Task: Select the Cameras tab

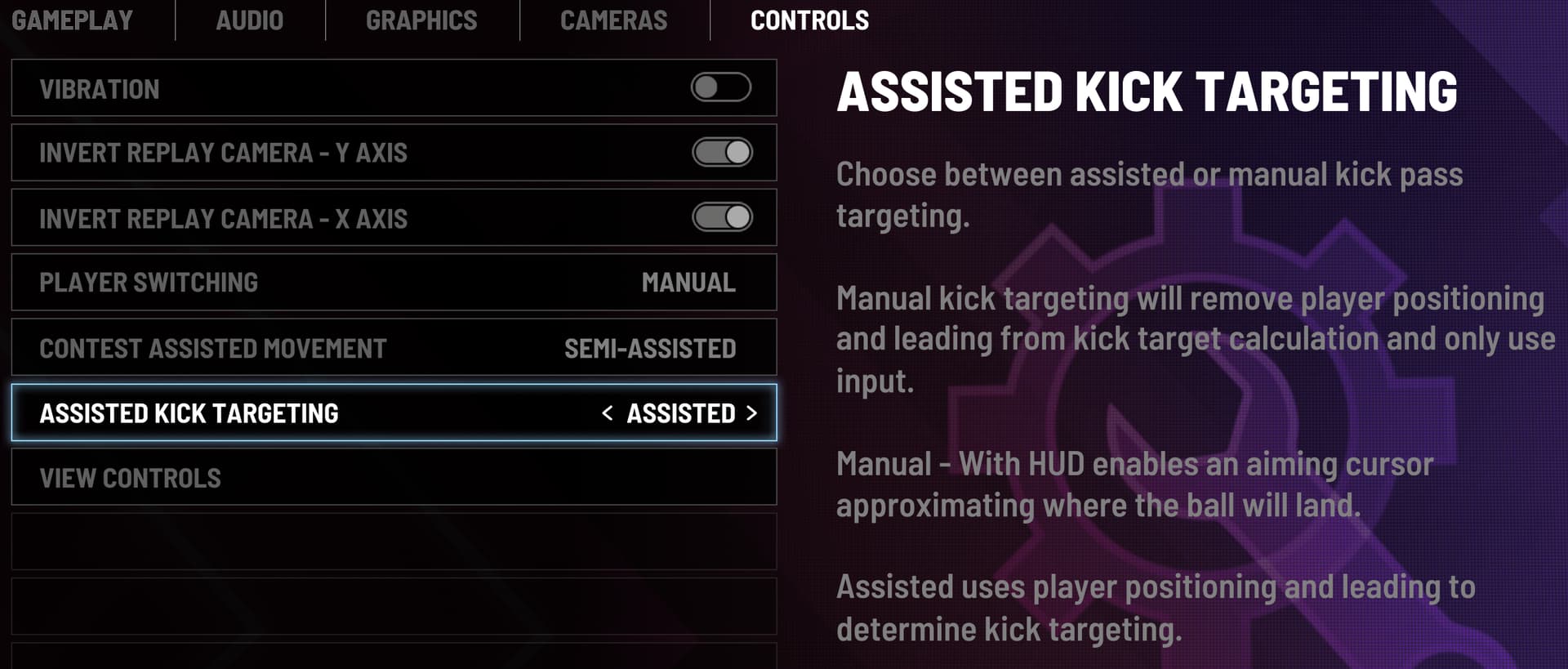Action: (x=613, y=20)
